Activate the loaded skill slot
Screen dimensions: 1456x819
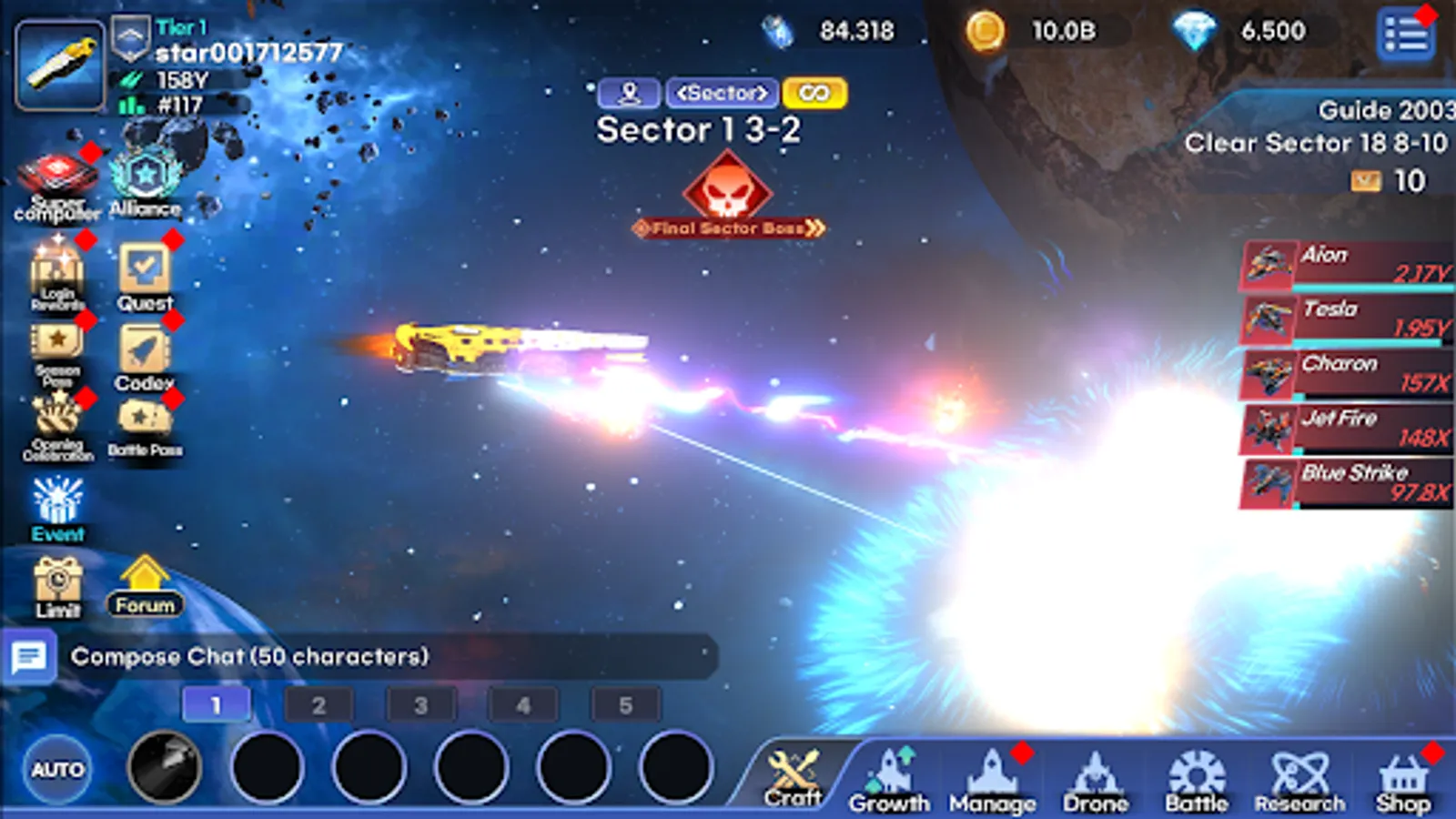(x=167, y=769)
